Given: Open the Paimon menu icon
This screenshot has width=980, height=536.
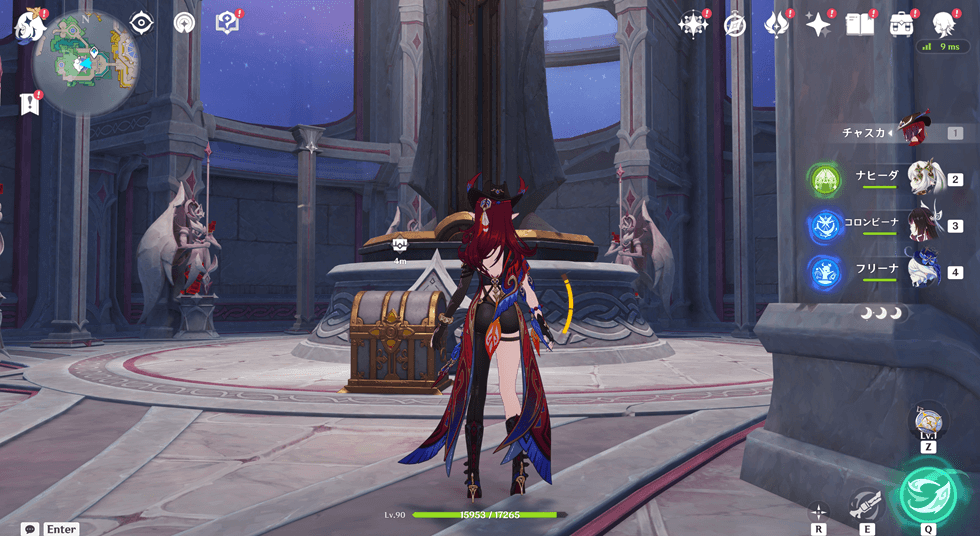Looking at the screenshot, I should click(31, 26).
